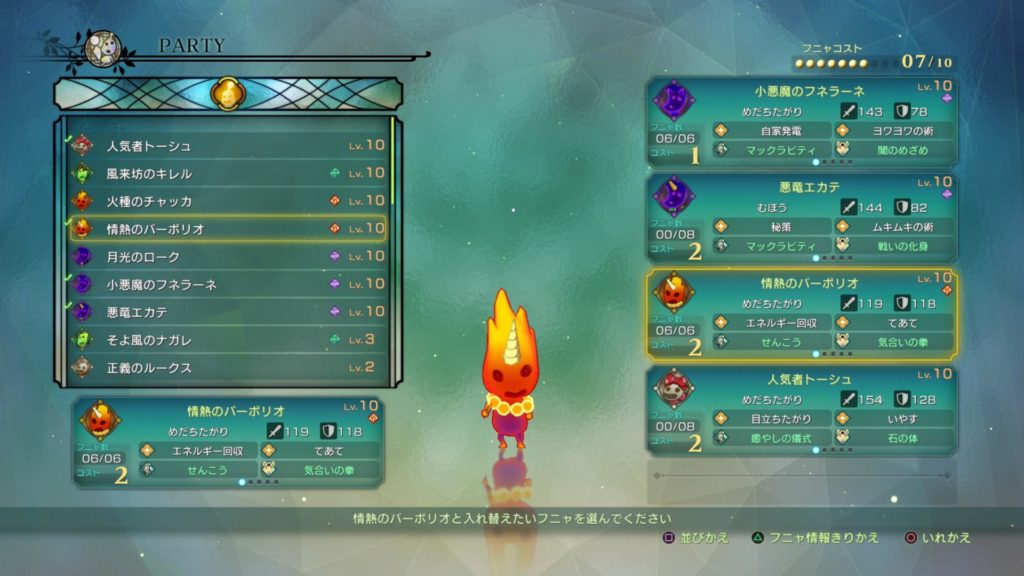This screenshot has height=576, width=1024.
Task: Select the 人気者トーシュ party card on the right
Action: (802, 411)
